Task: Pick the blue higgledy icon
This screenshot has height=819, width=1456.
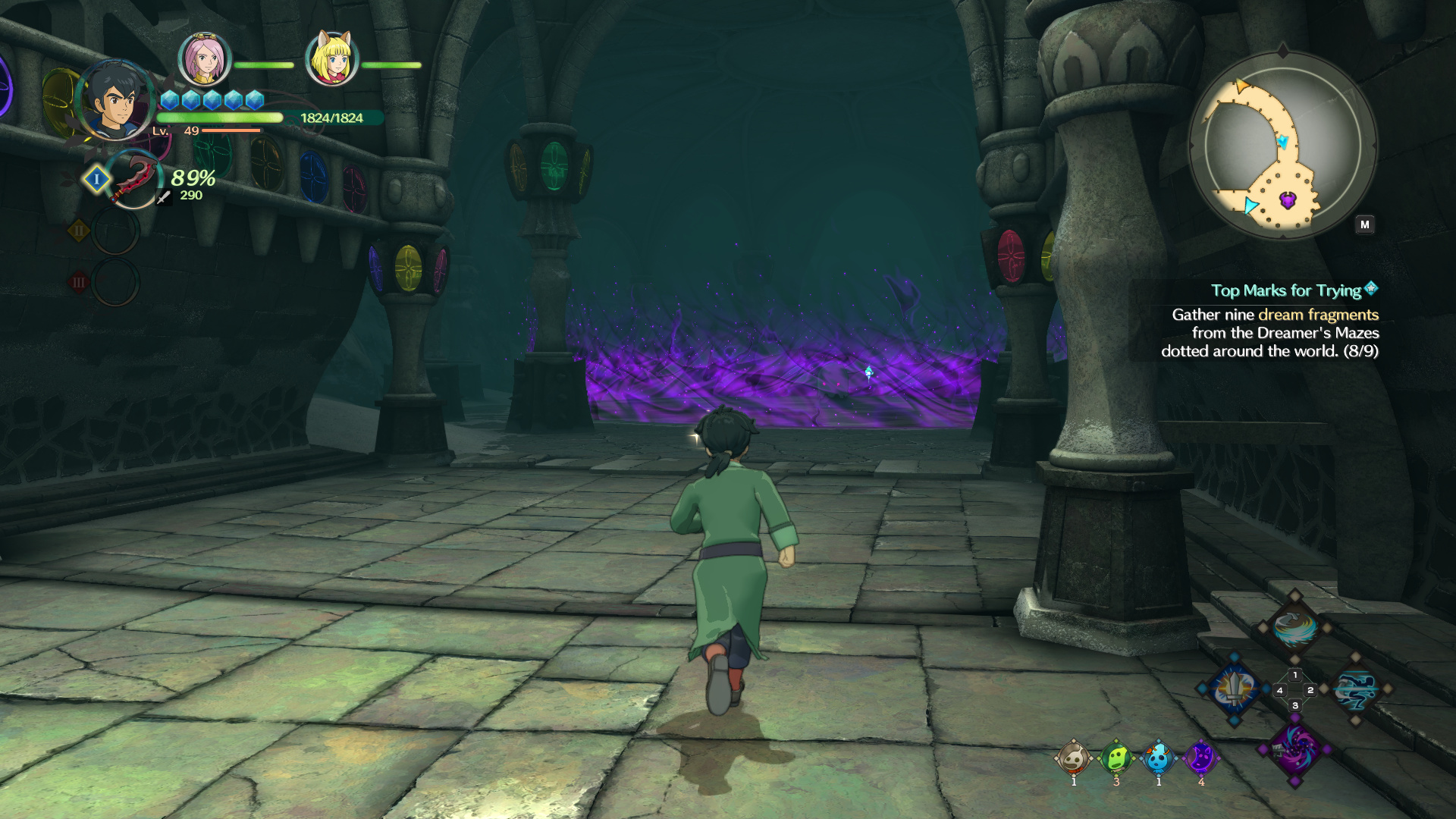Action: [x=1158, y=758]
